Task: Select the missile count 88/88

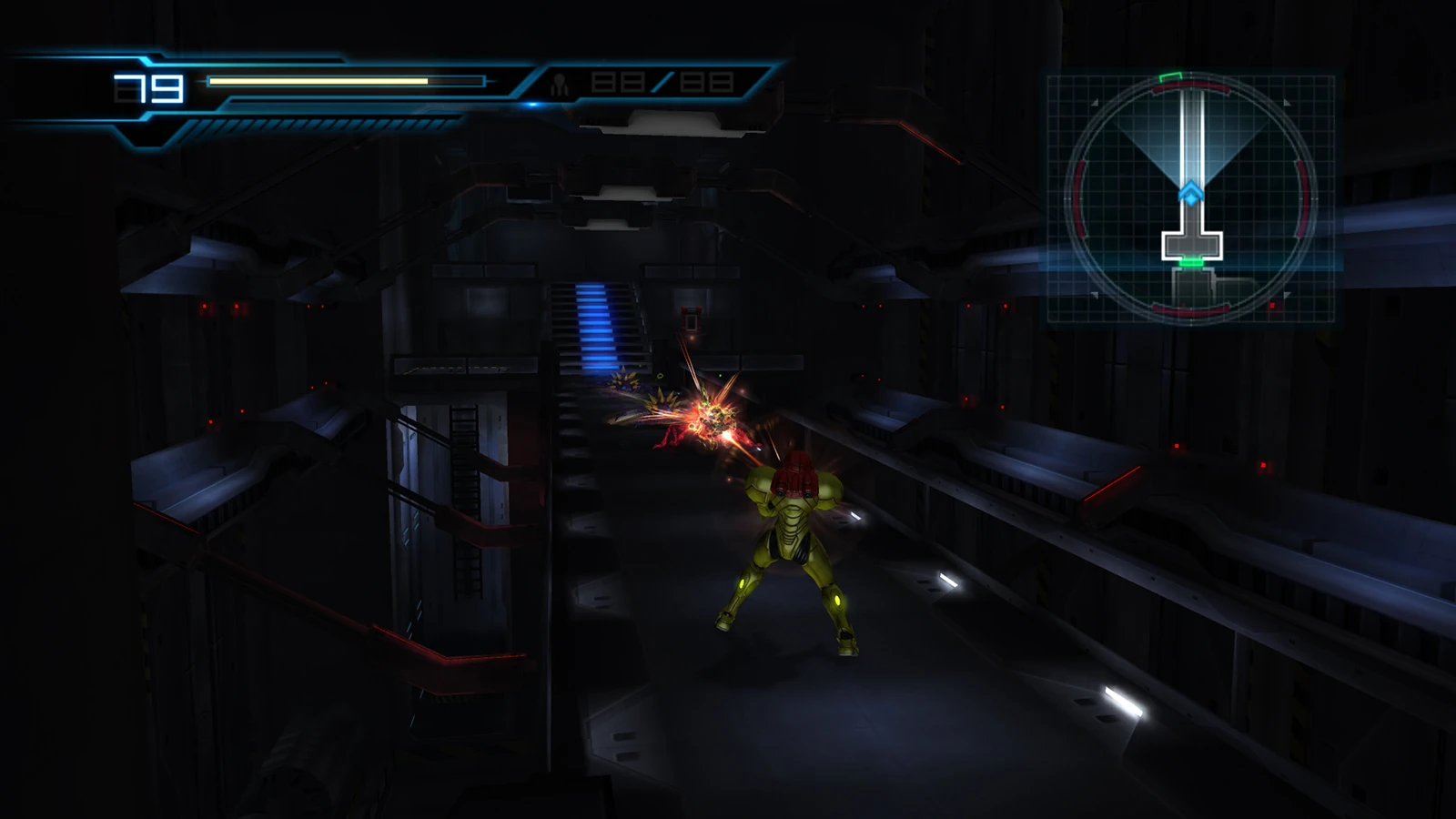Action: [x=662, y=84]
